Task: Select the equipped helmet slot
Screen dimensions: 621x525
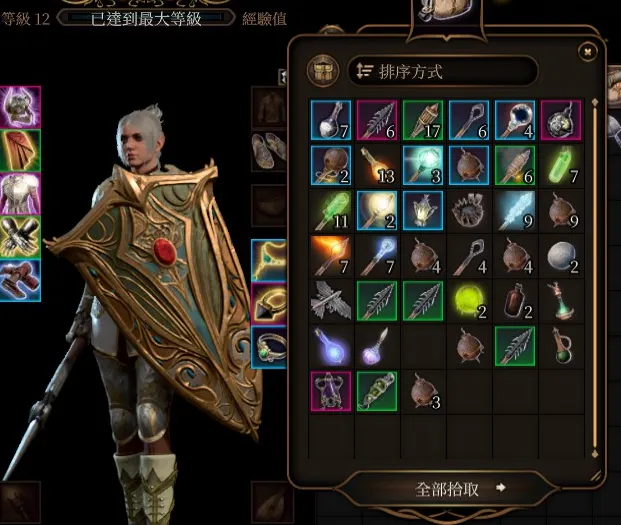Action: (20, 105)
